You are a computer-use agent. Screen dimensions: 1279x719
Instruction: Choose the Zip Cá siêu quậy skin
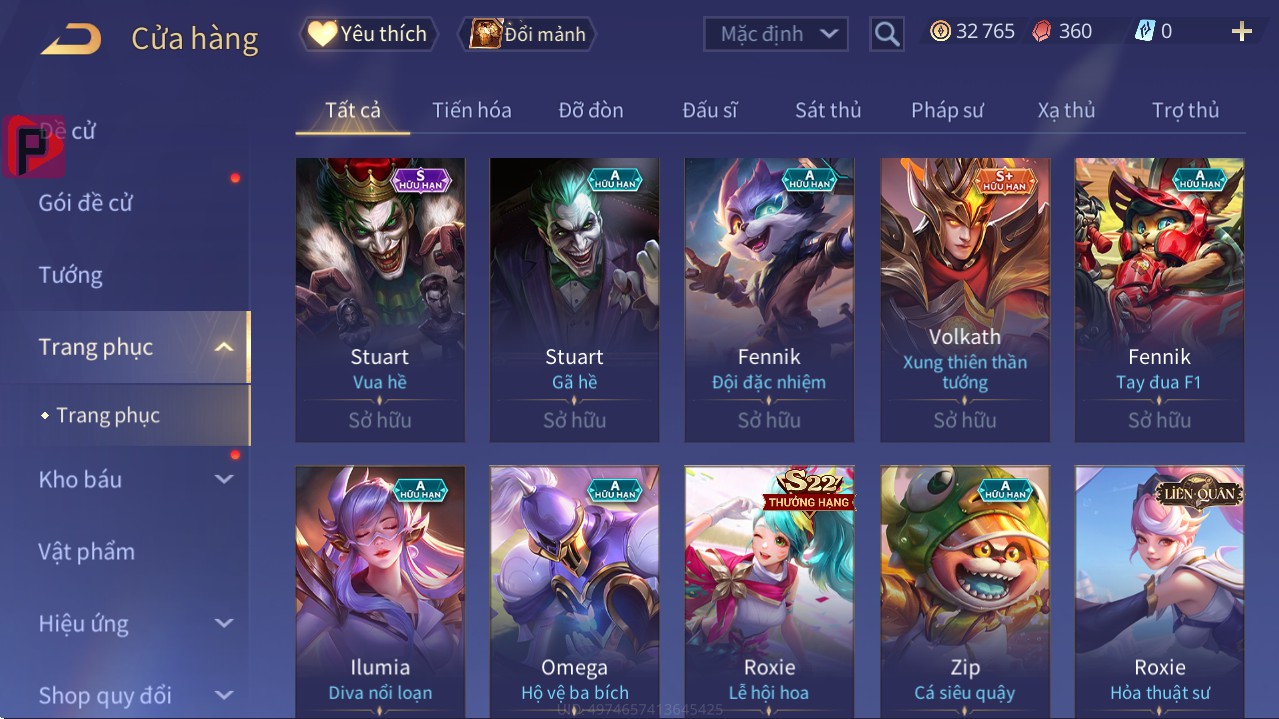point(964,592)
